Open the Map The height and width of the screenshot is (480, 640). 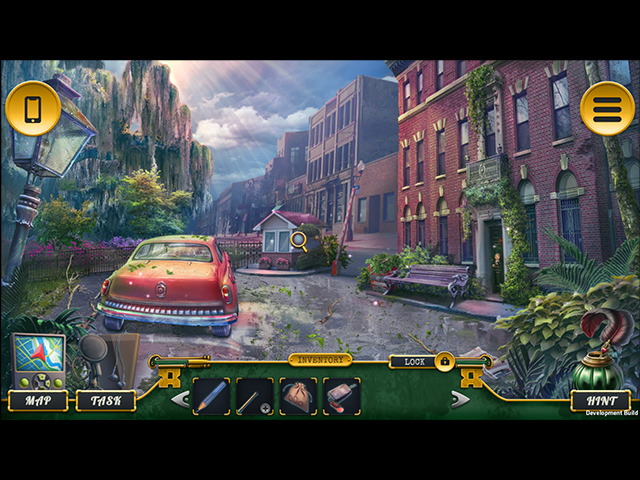pyautogui.click(x=38, y=400)
